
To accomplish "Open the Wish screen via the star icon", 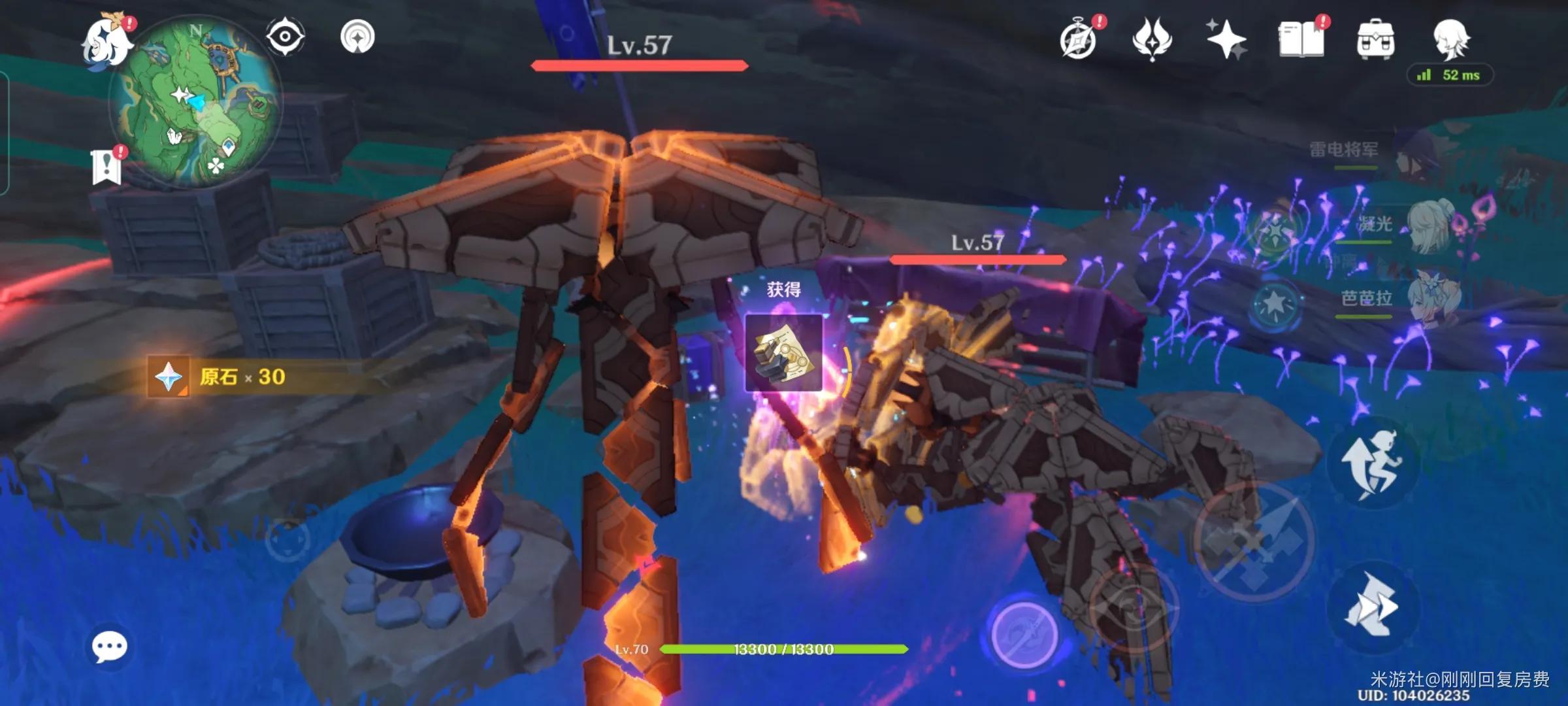I will 1227,41.
